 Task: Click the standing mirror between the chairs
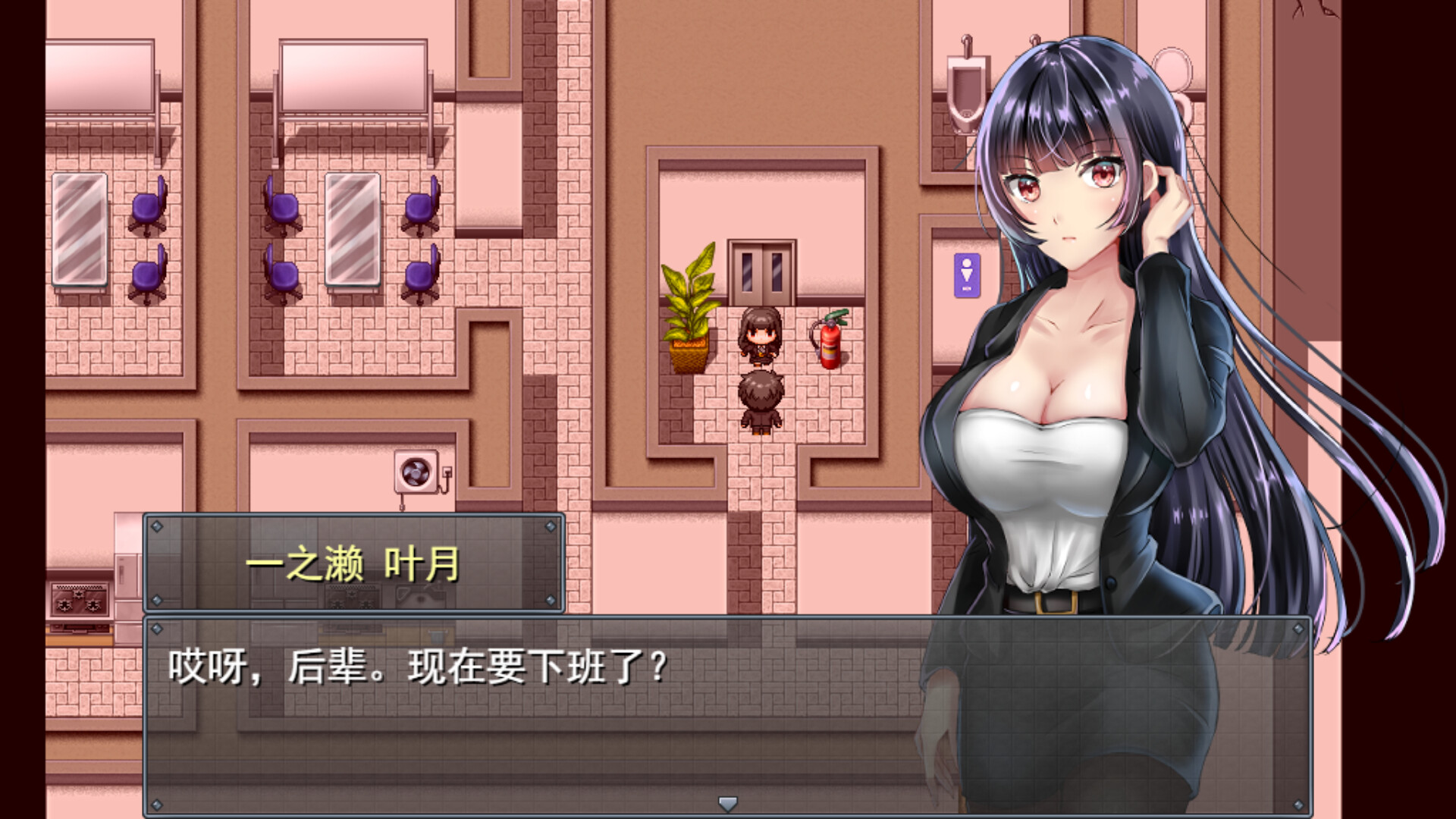coord(353,227)
